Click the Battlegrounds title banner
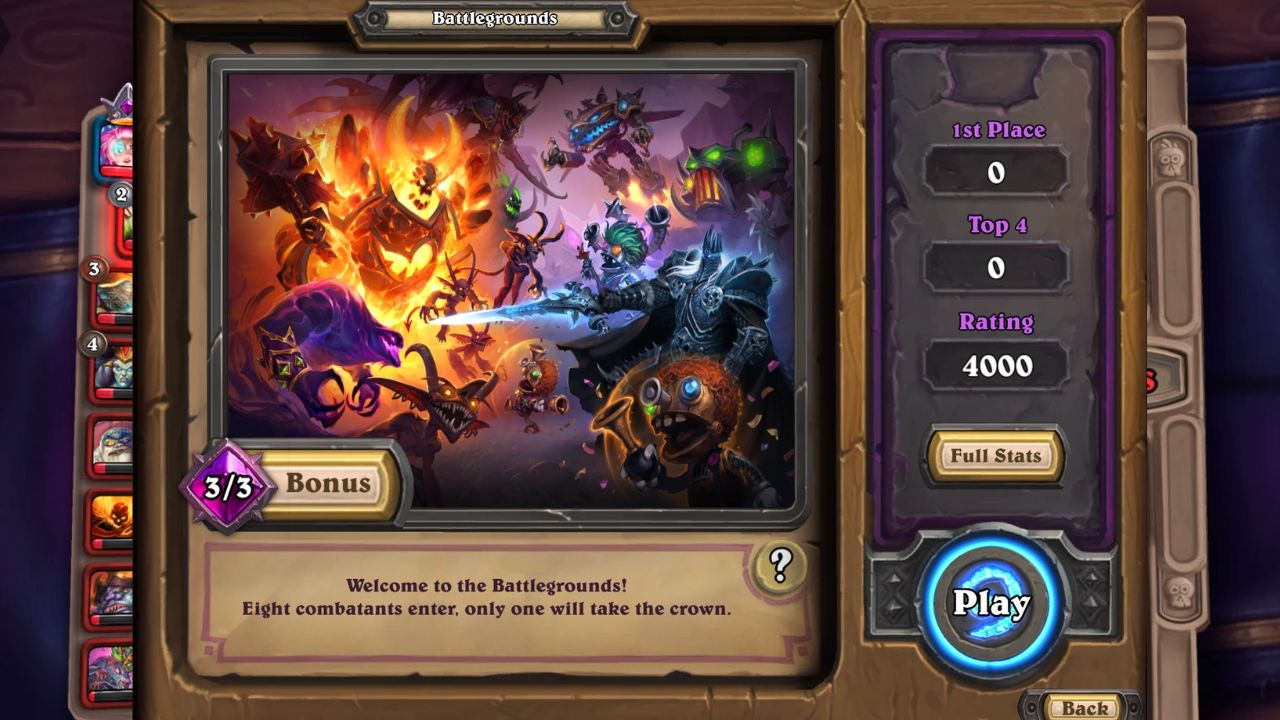 click(x=495, y=18)
